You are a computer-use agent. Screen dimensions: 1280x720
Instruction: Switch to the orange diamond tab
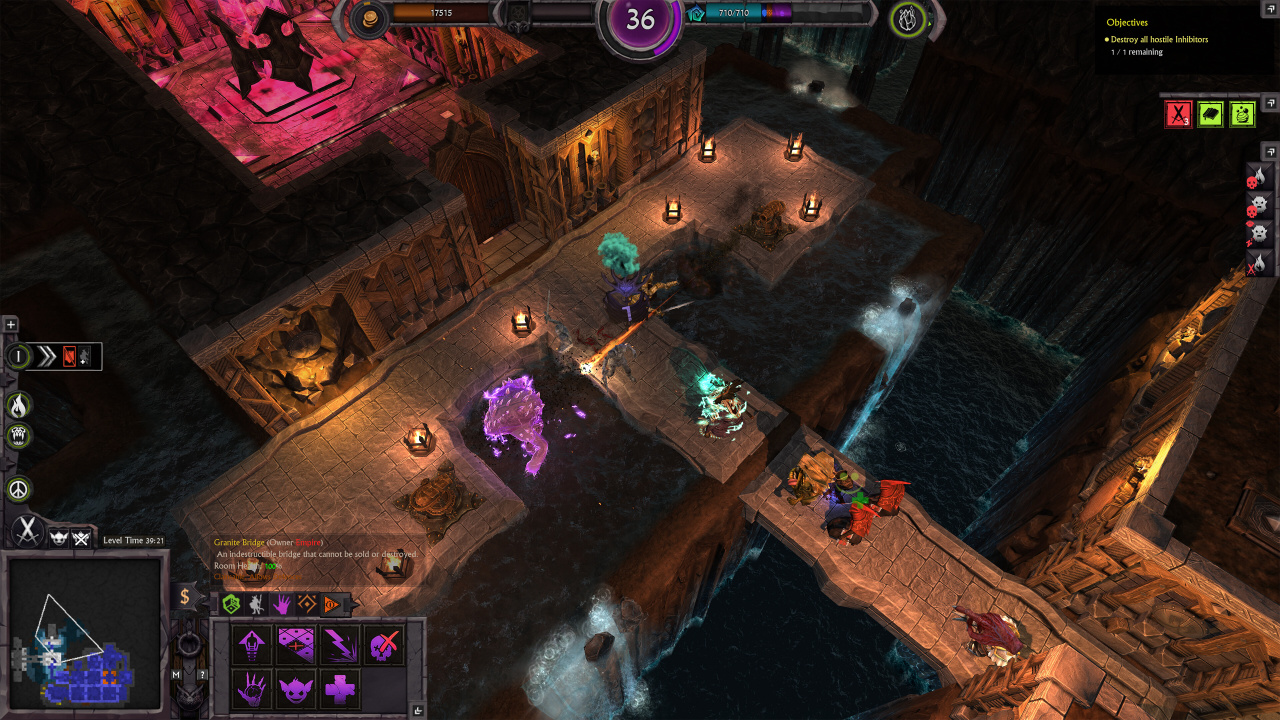click(307, 604)
